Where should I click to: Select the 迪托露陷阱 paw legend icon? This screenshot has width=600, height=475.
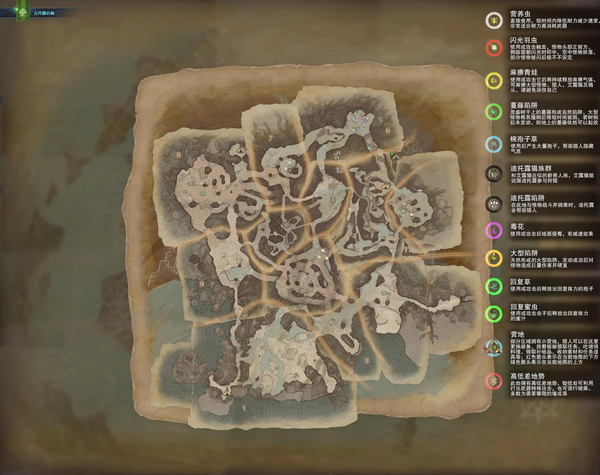click(492, 203)
